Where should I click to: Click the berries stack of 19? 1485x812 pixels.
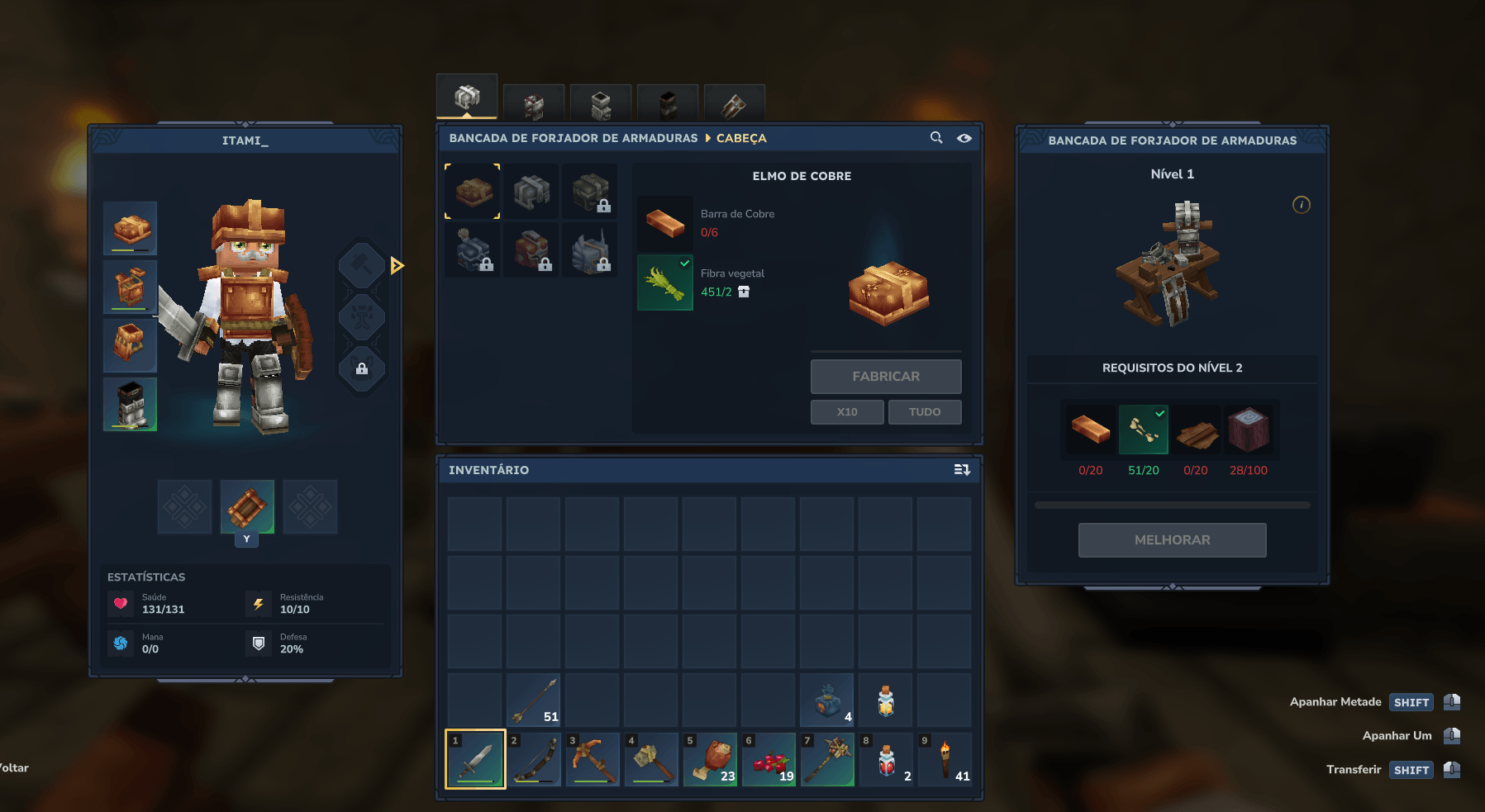click(x=769, y=760)
